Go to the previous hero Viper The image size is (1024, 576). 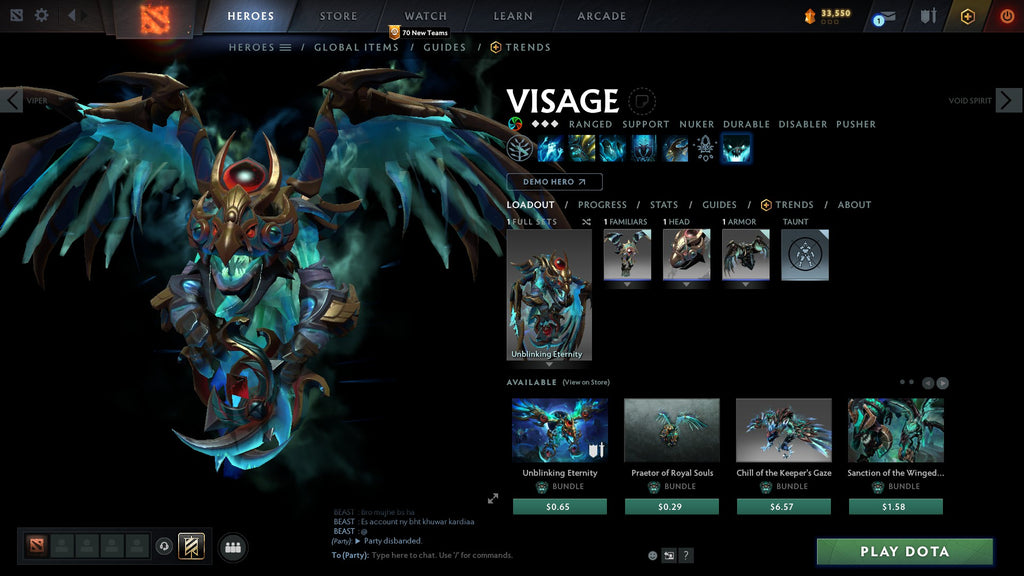(x=12, y=100)
